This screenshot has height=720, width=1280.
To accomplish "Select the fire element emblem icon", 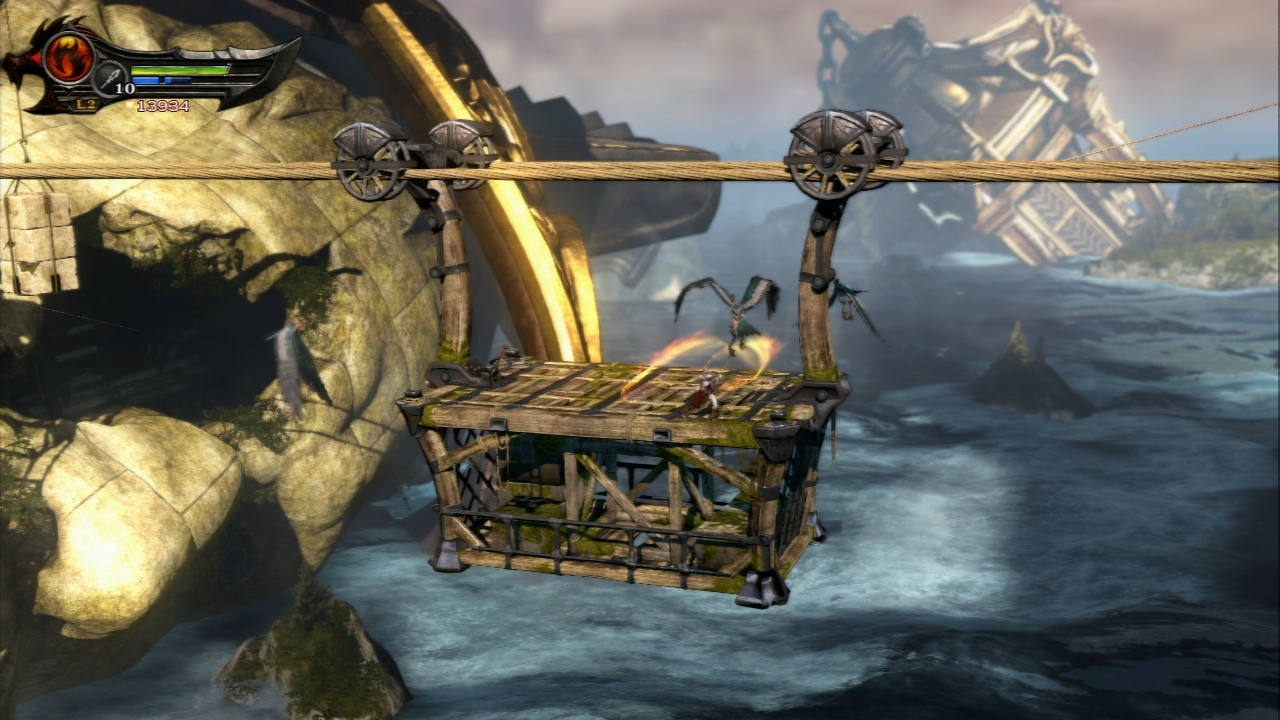I will coord(68,57).
